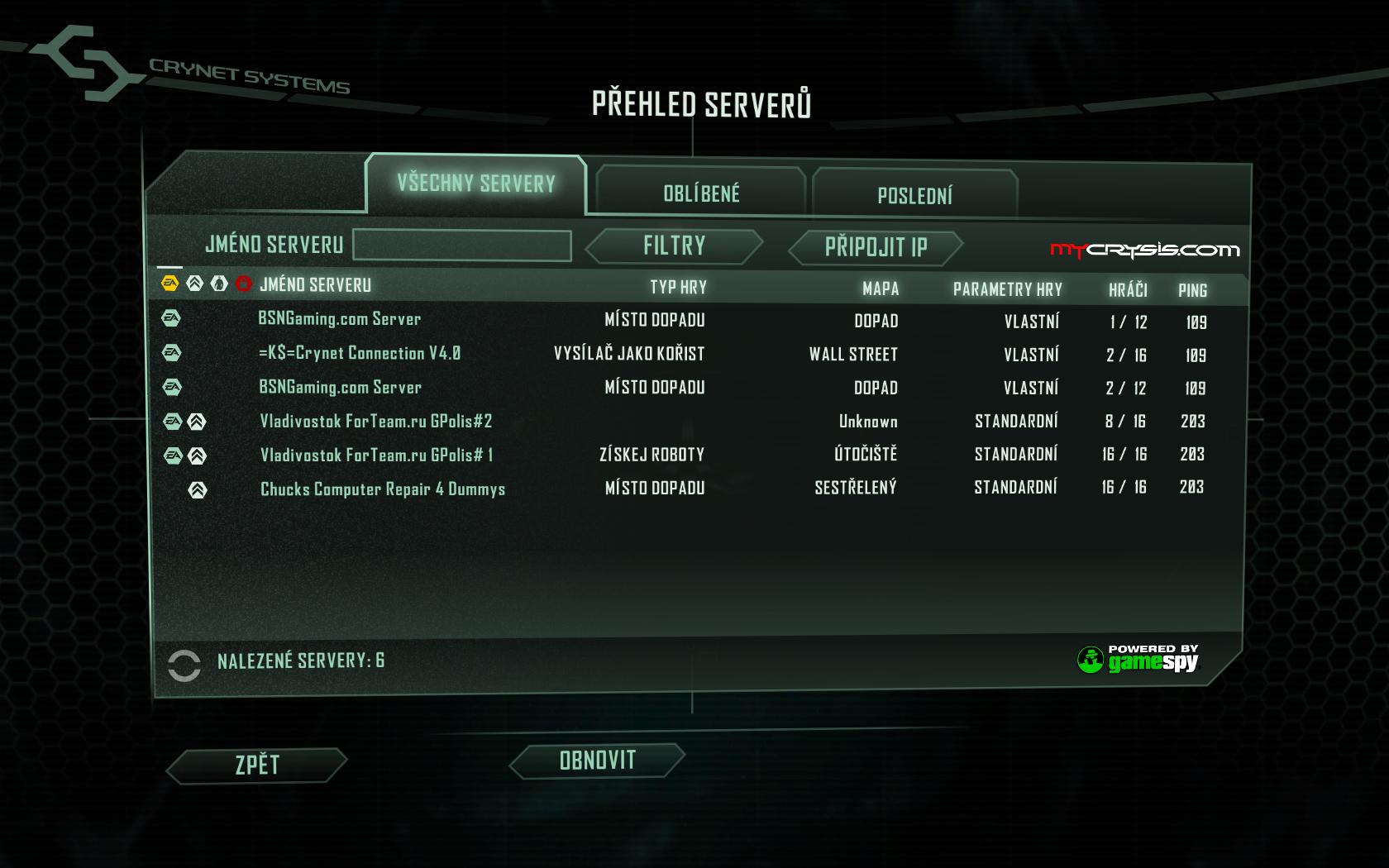Viewport: 1389px width, 868px height.
Task: Pick the Vladivostok ForTeam.ru GPolis#2 server
Action: coord(376,421)
